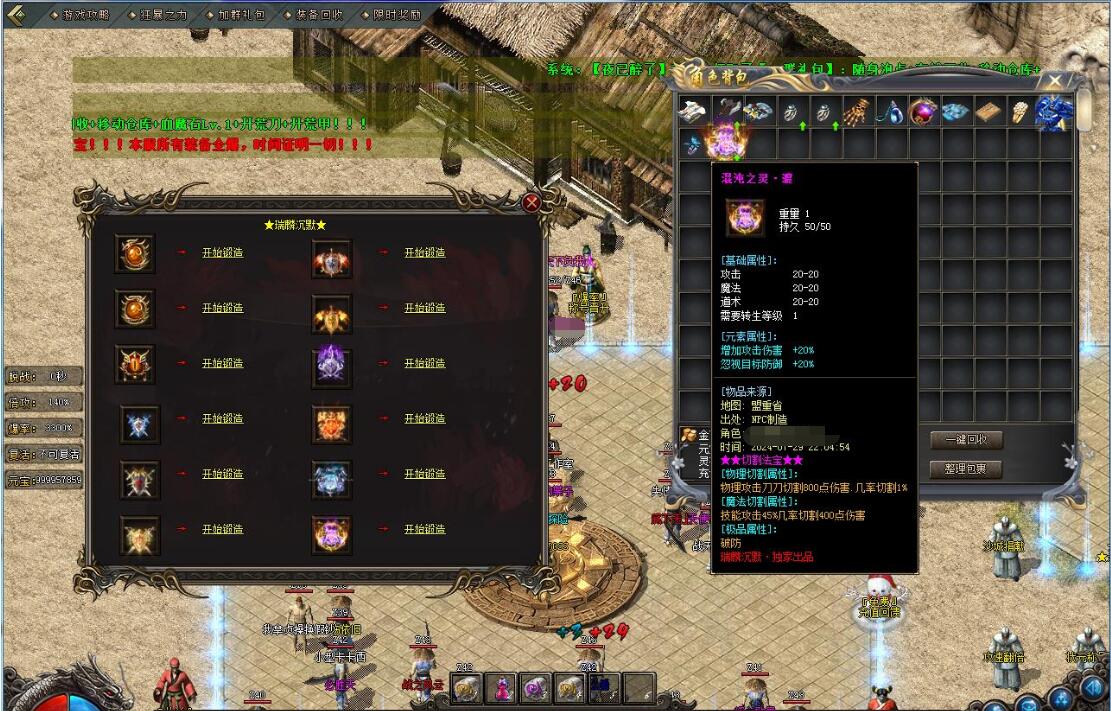Select the blue teardrop necklace item
This screenshot has height=711, width=1111.
(x=890, y=112)
